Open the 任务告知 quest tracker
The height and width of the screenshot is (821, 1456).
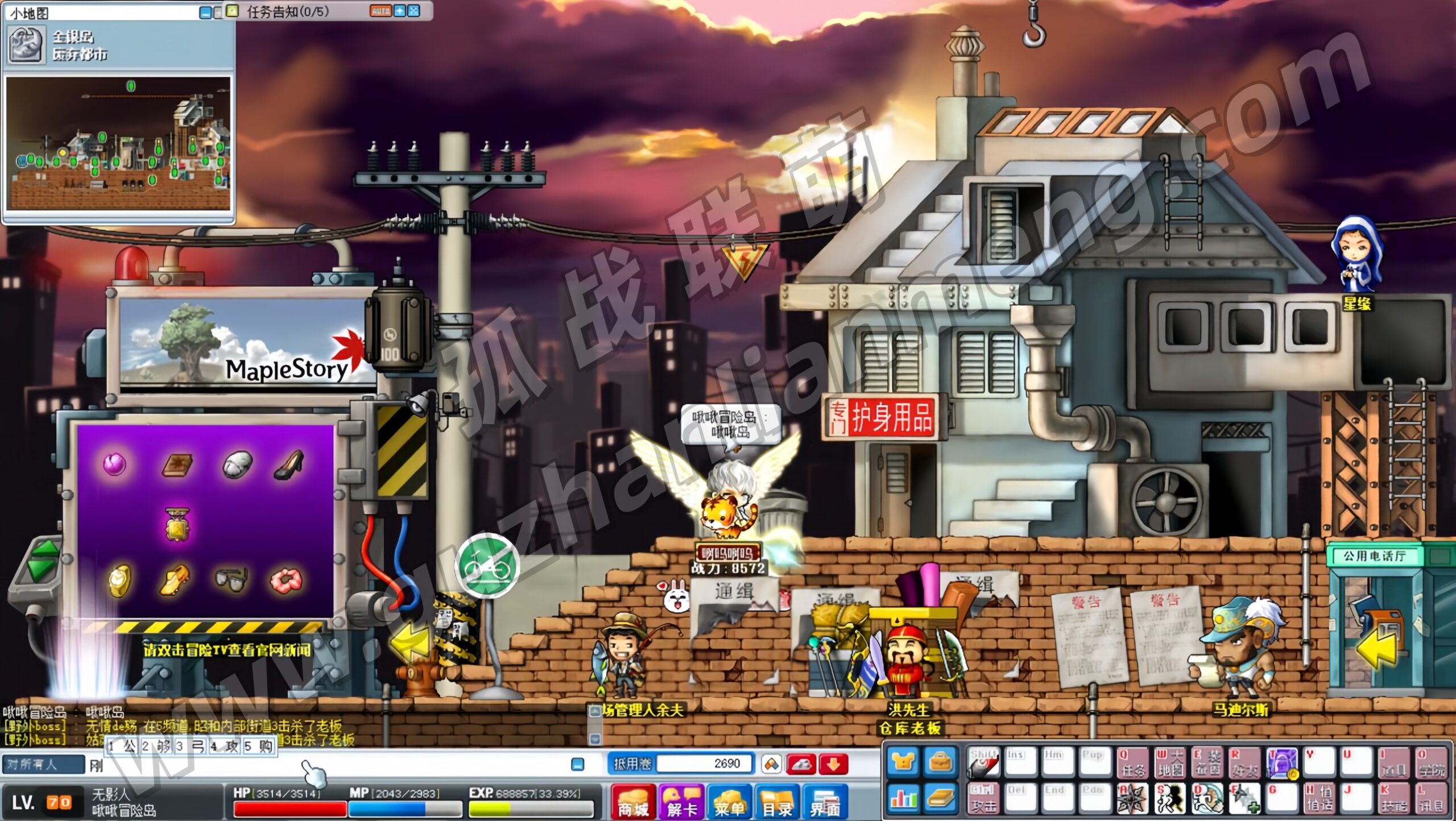point(287,11)
